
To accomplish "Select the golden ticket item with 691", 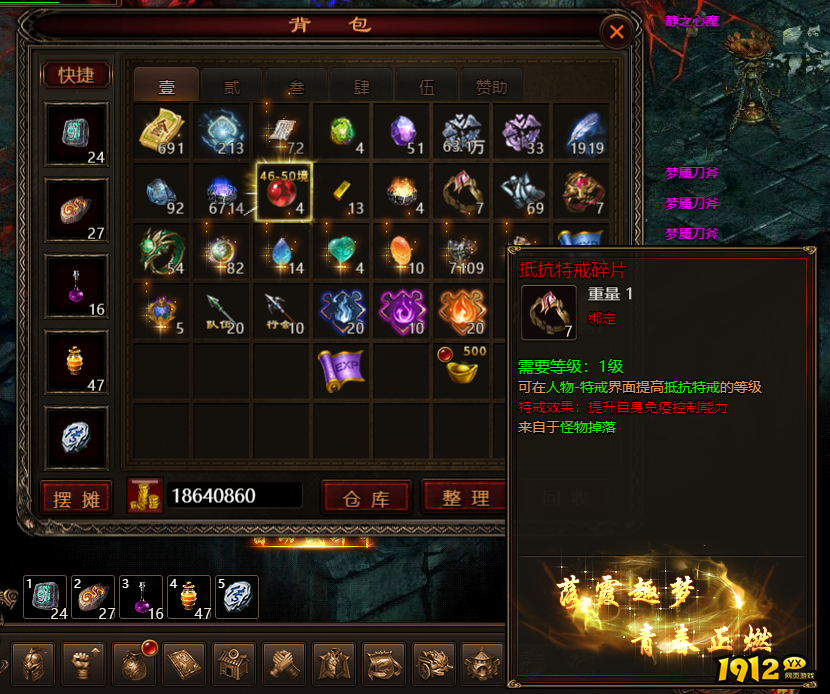I will point(162,131).
